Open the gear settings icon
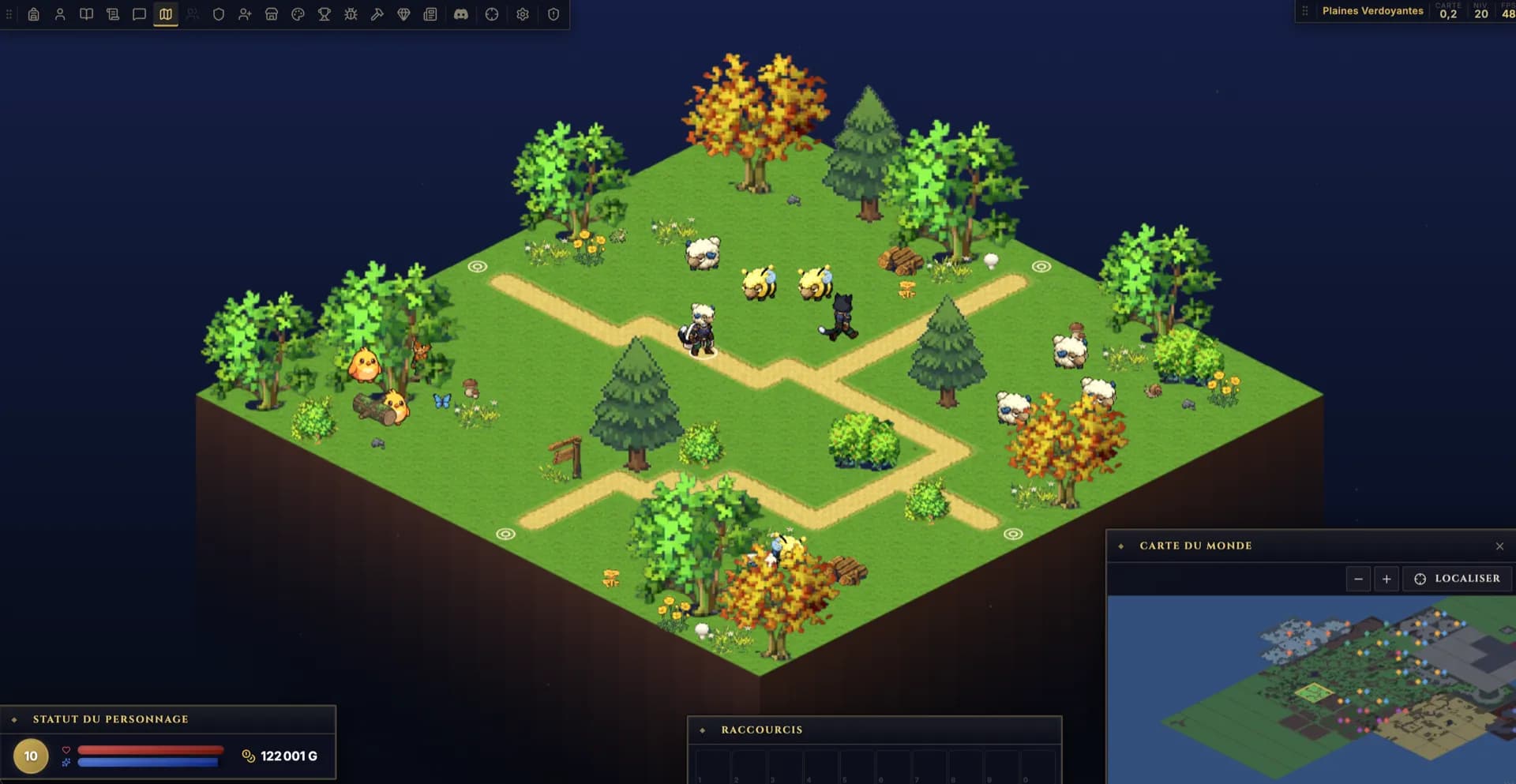This screenshot has width=1516, height=784. pyautogui.click(x=523, y=14)
